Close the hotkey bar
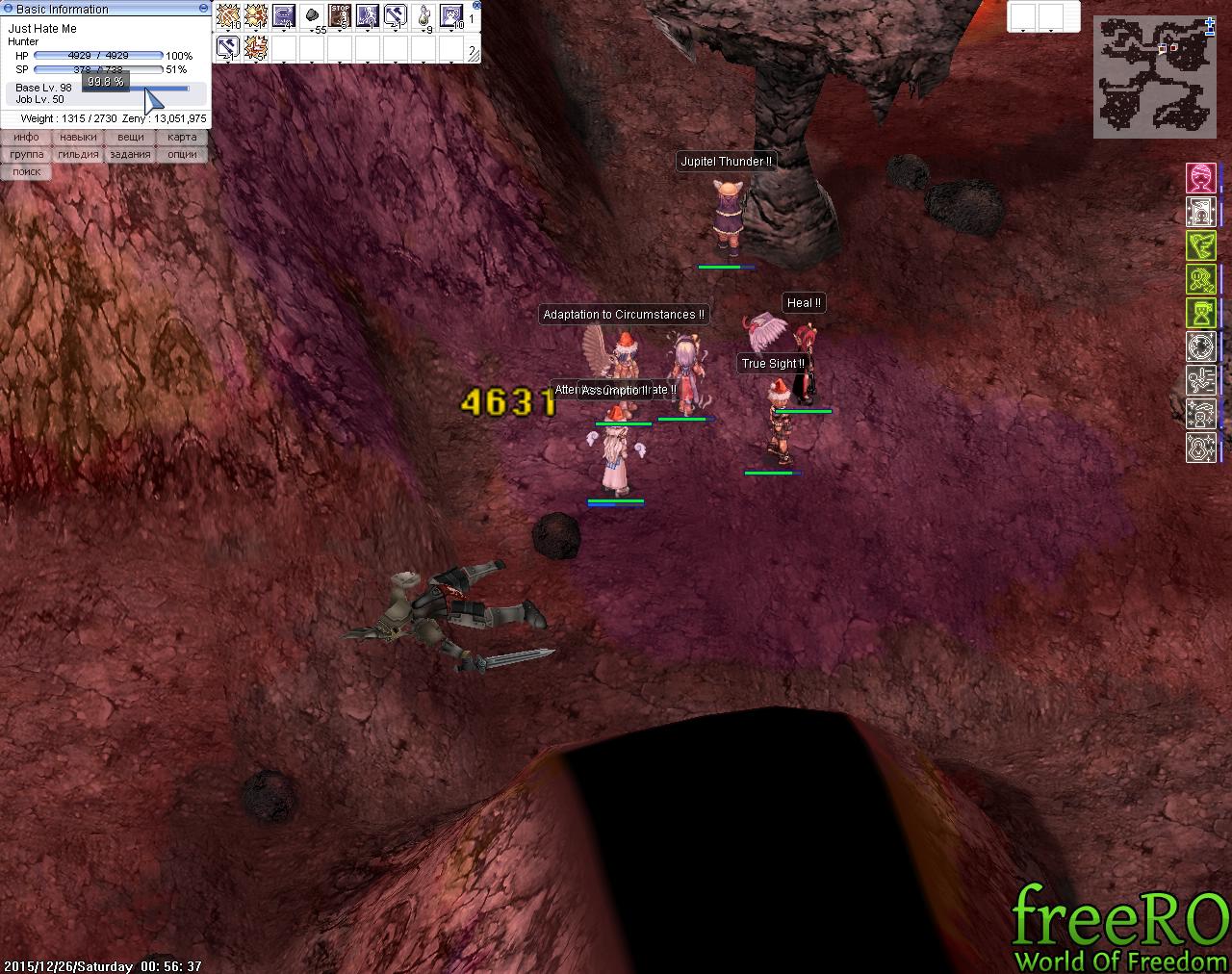 (473, 7)
